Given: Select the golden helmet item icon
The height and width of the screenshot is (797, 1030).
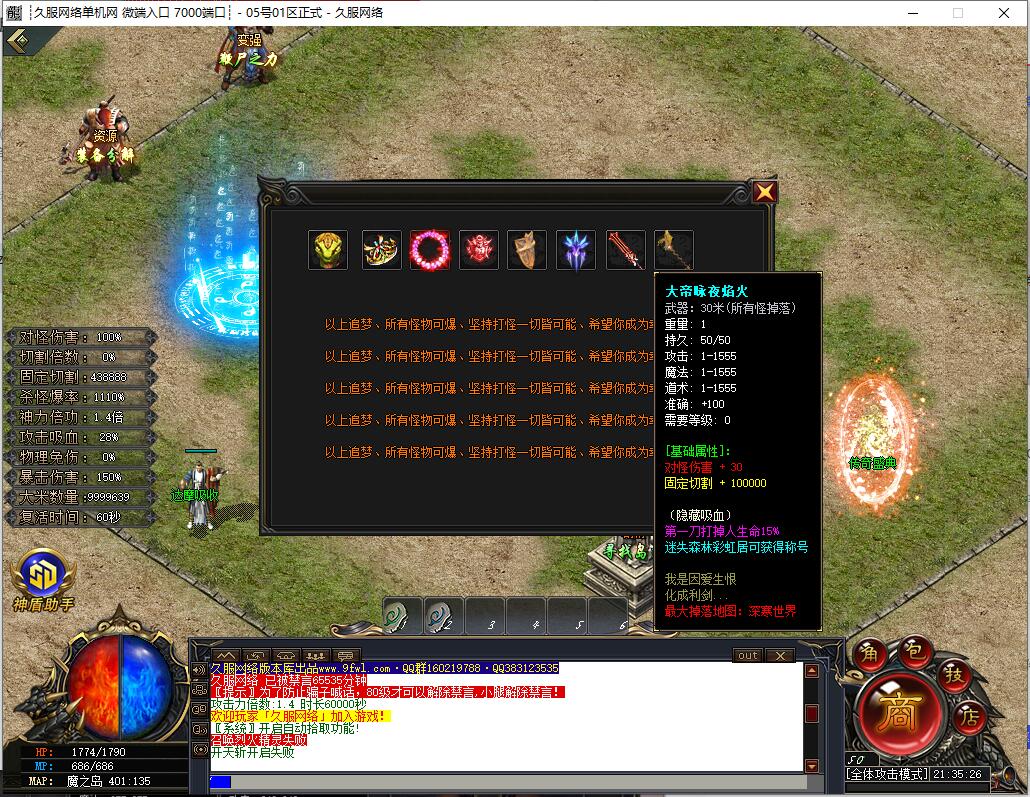Looking at the screenshot, I should 328,250.
